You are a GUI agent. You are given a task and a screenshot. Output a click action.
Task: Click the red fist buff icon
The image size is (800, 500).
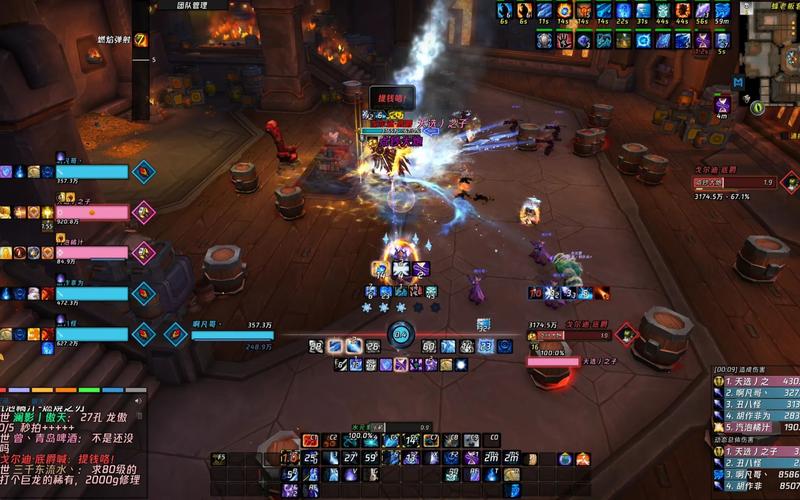tap(564, 41)
